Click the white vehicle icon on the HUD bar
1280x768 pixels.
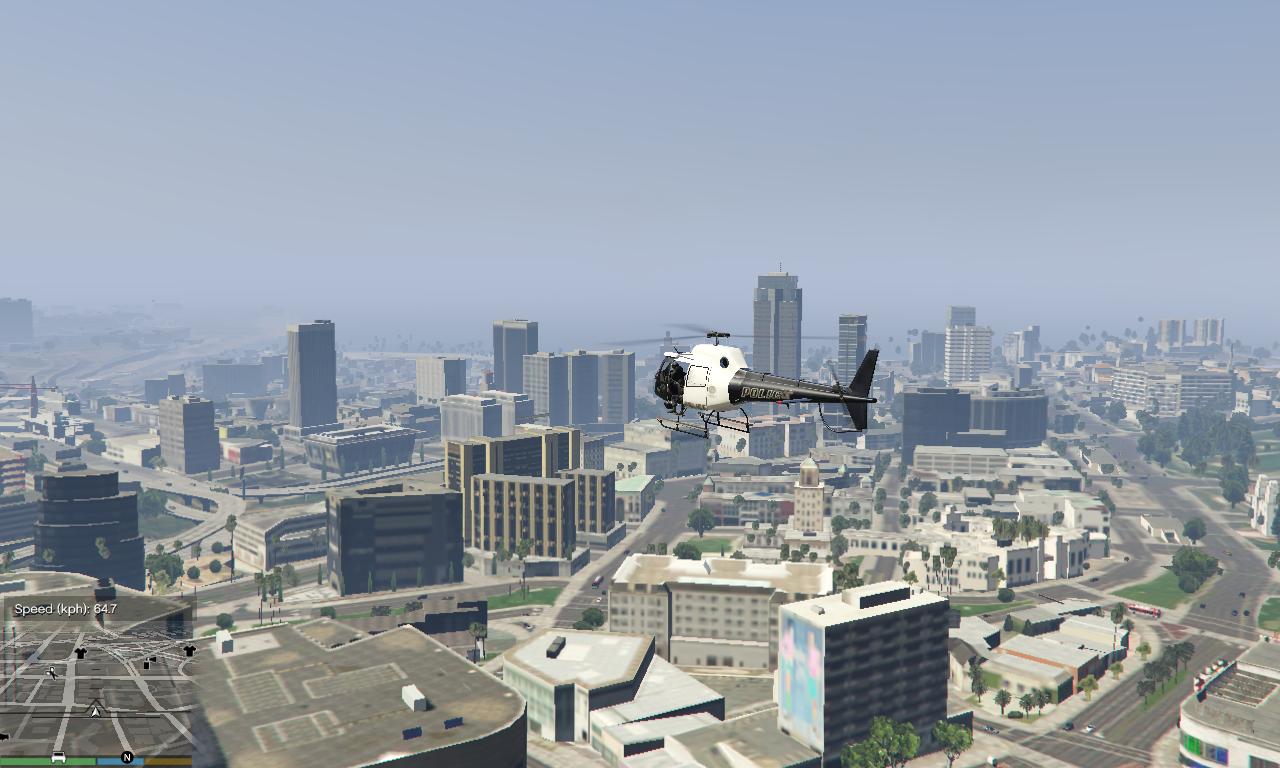click(x=58, y=756)
